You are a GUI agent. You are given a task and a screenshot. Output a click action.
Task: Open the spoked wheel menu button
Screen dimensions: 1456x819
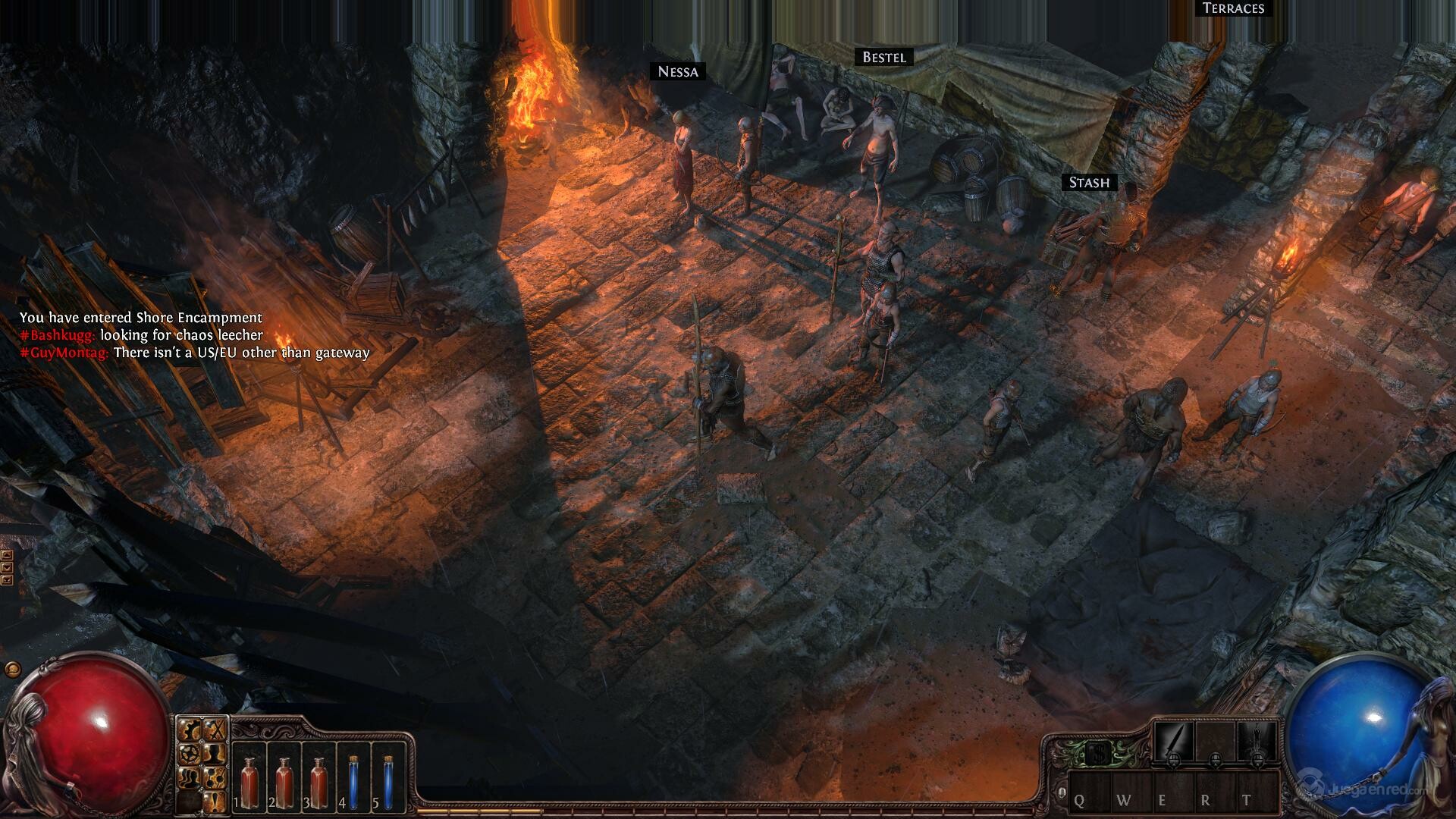(191, 754)
